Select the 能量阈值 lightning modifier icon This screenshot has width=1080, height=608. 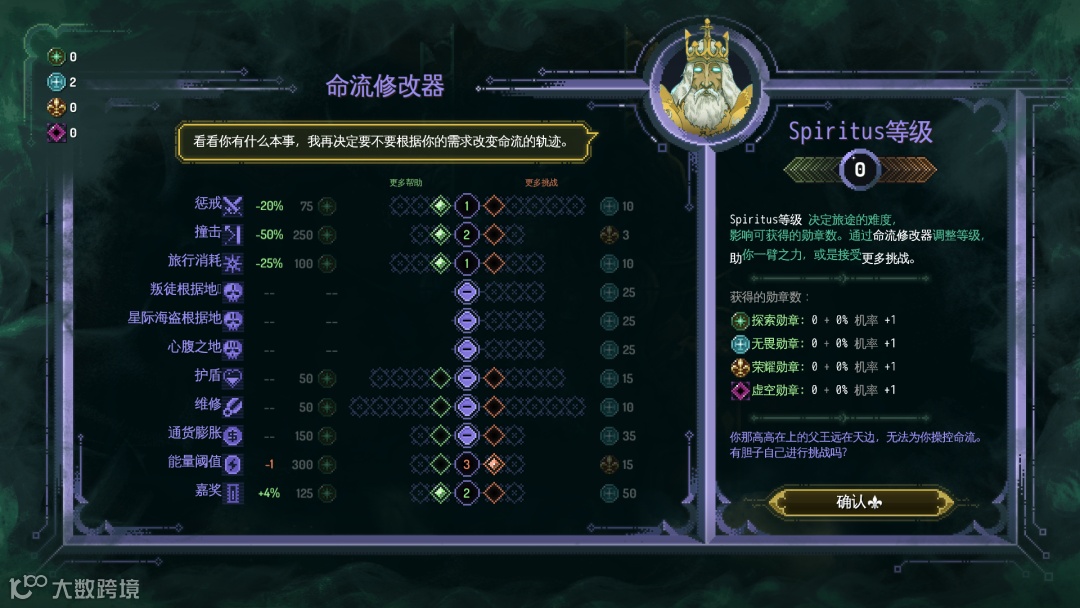(233, 465)
